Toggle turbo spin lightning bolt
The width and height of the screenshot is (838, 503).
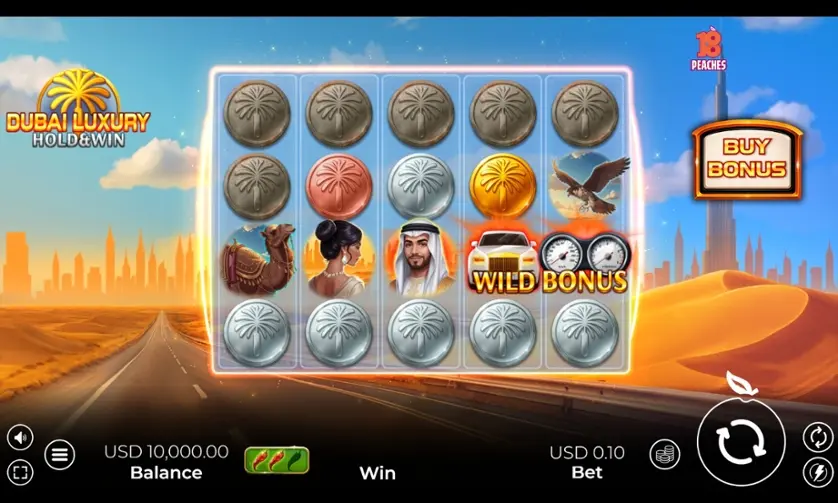pyautogui.click(x=816, y=471)
